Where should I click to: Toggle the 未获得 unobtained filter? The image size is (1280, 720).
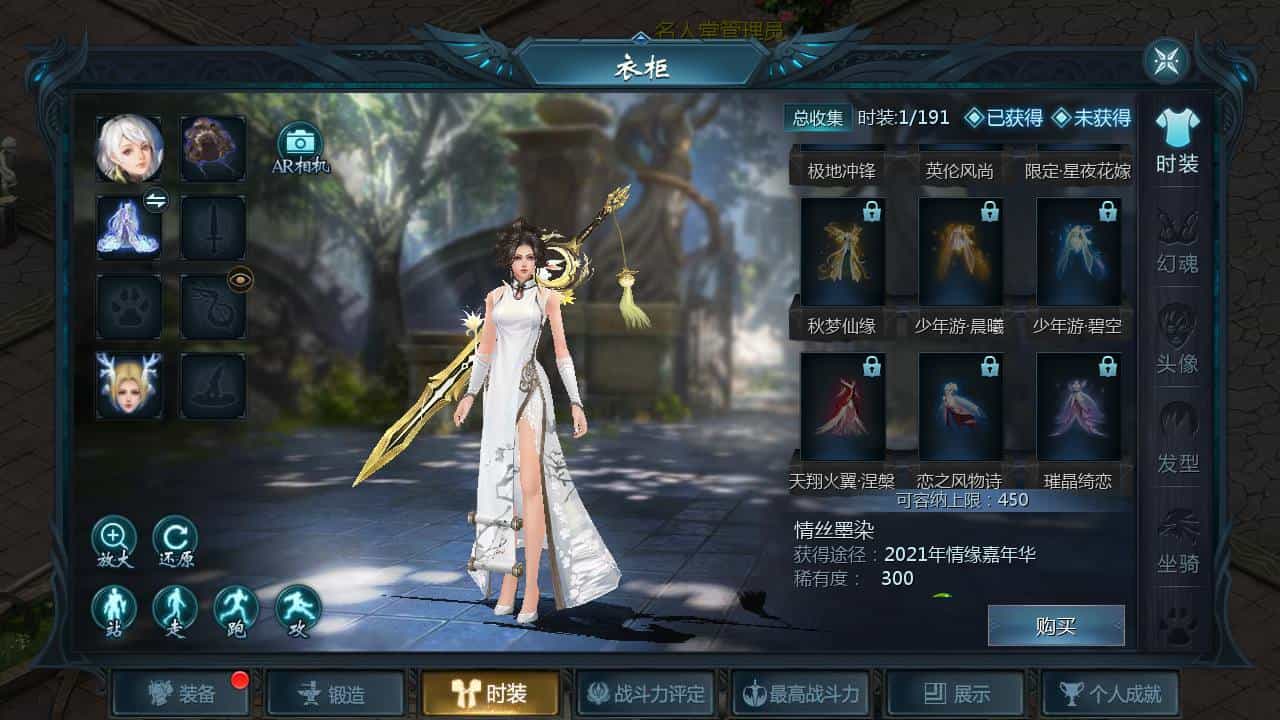click(x=1091, y=118)
